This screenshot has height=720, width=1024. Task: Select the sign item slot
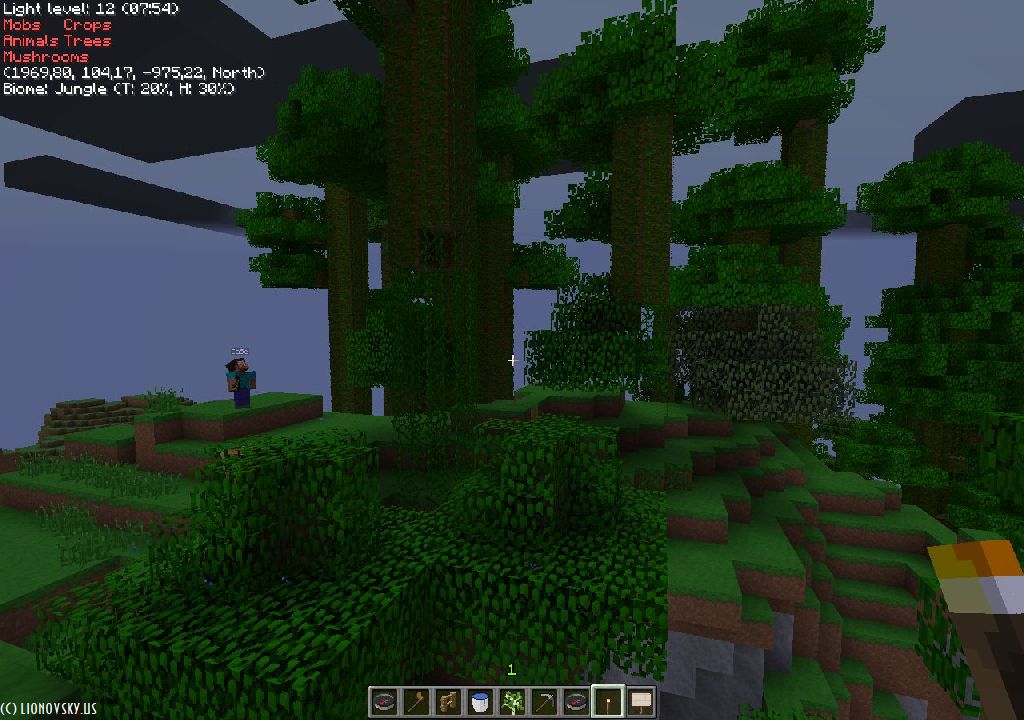point(640,702)
